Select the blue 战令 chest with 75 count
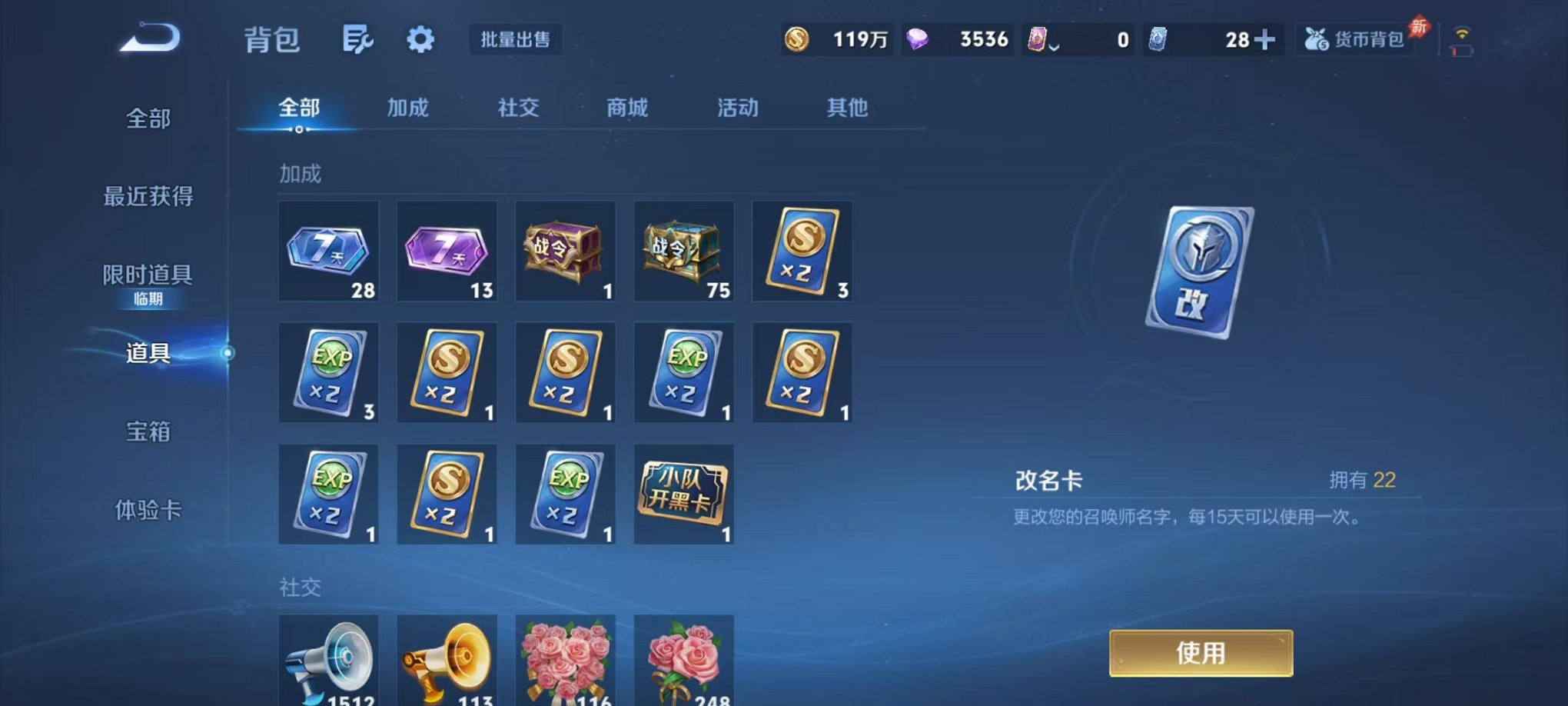 pos(683,251)
